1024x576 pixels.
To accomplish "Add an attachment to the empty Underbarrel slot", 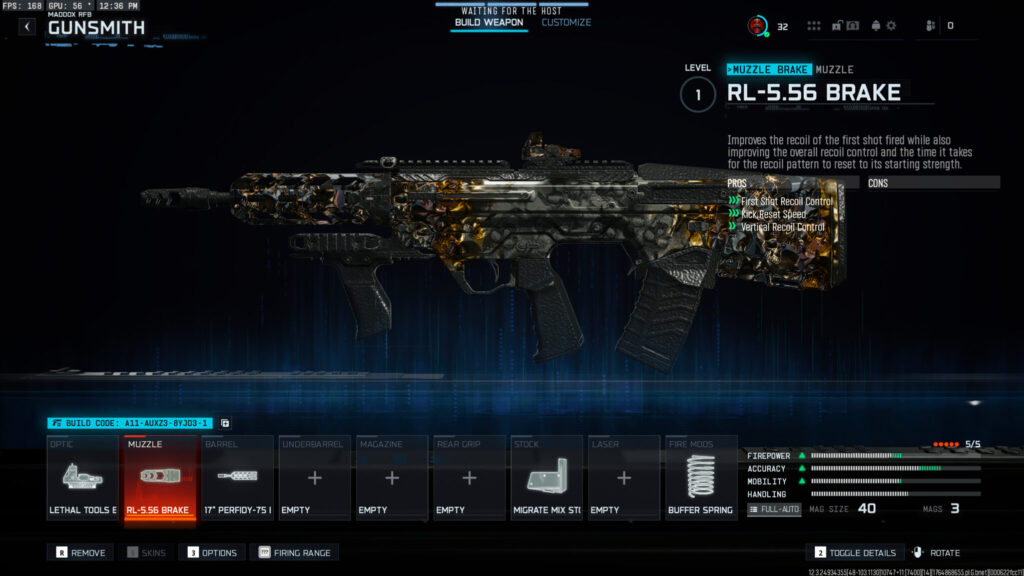I will (x=315, y=478).
